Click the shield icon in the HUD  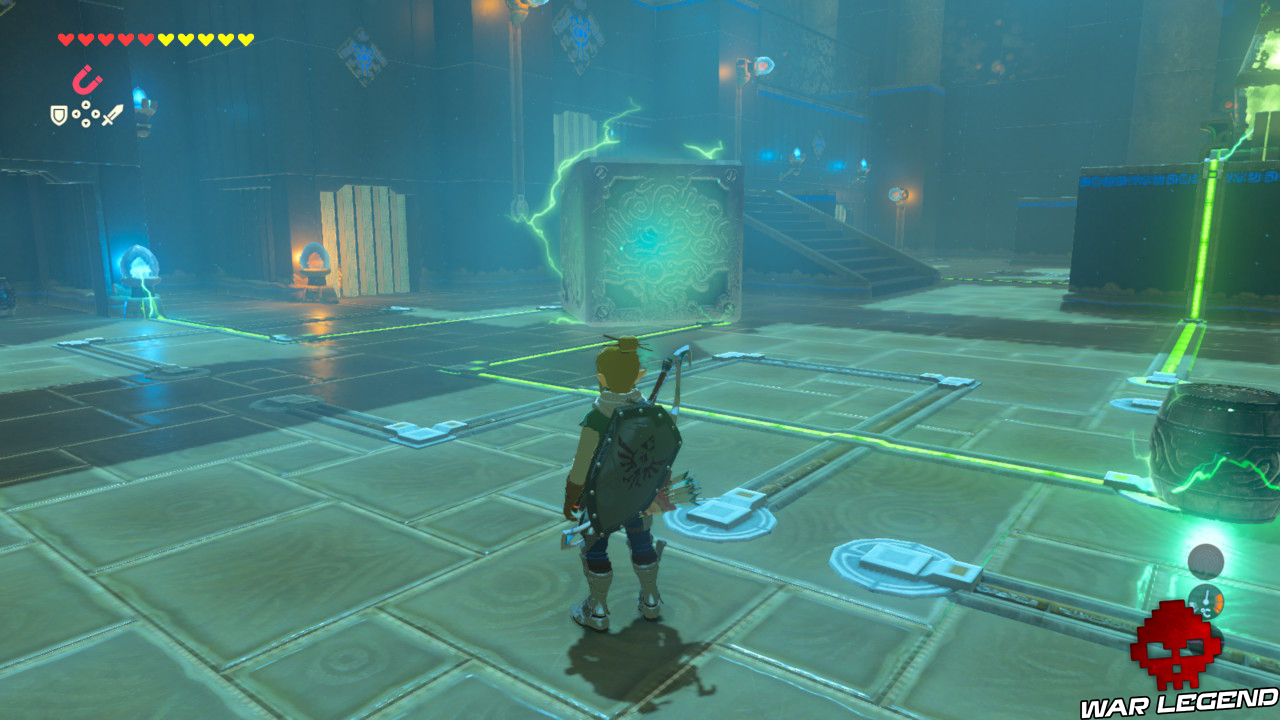point(58,113)
